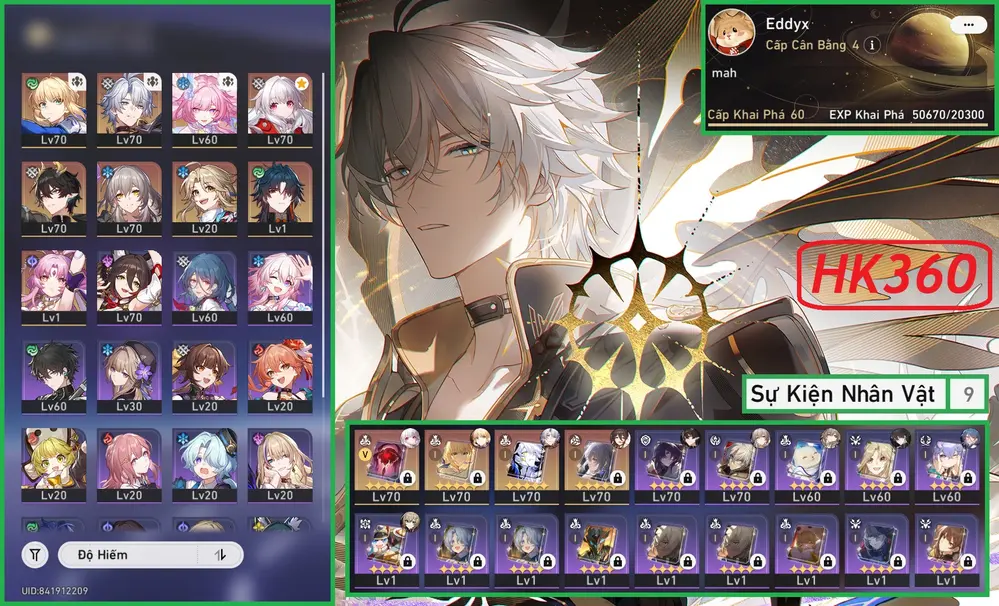Pick pink-haired Fu Xuan at Lv1

click(x=51, y=287)
